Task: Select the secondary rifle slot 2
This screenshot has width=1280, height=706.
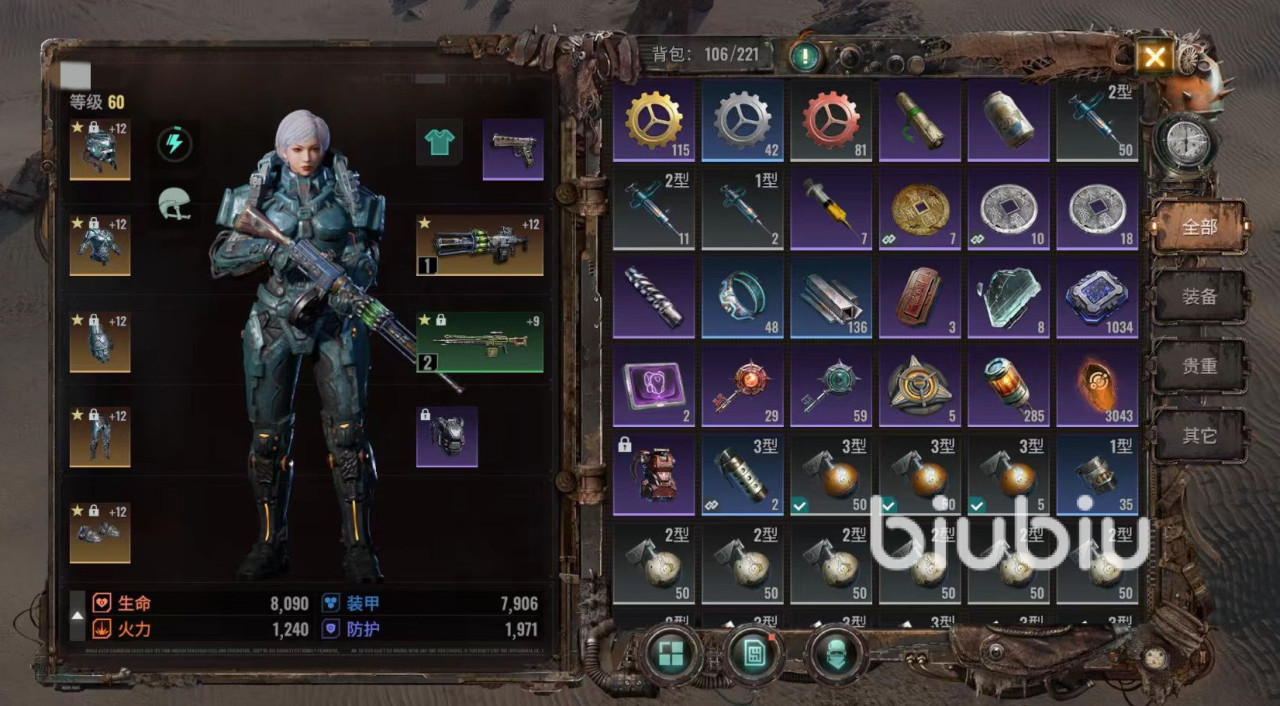Action: (480, 341)
